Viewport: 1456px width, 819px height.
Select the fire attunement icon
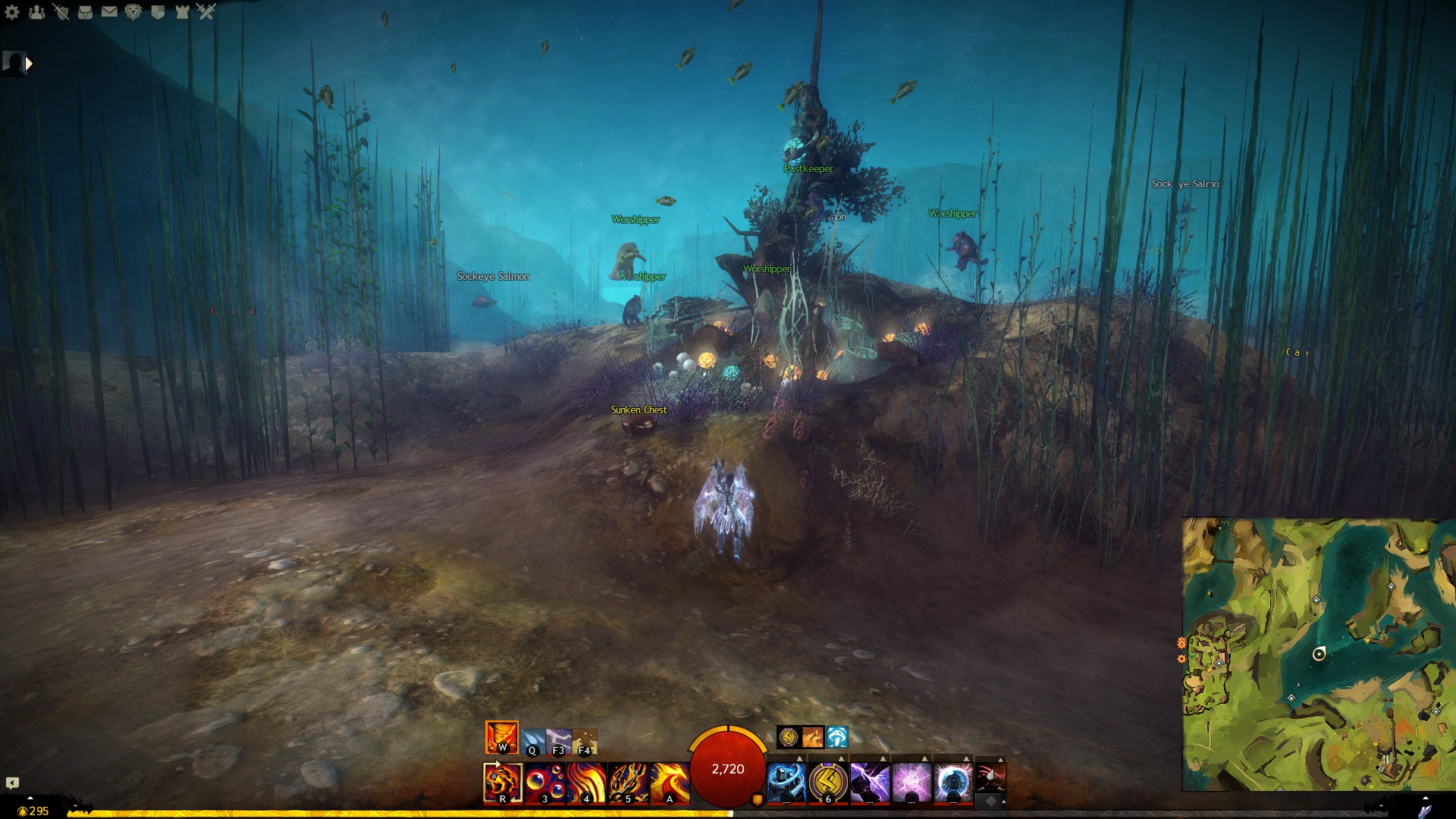[x=502, y=737]
